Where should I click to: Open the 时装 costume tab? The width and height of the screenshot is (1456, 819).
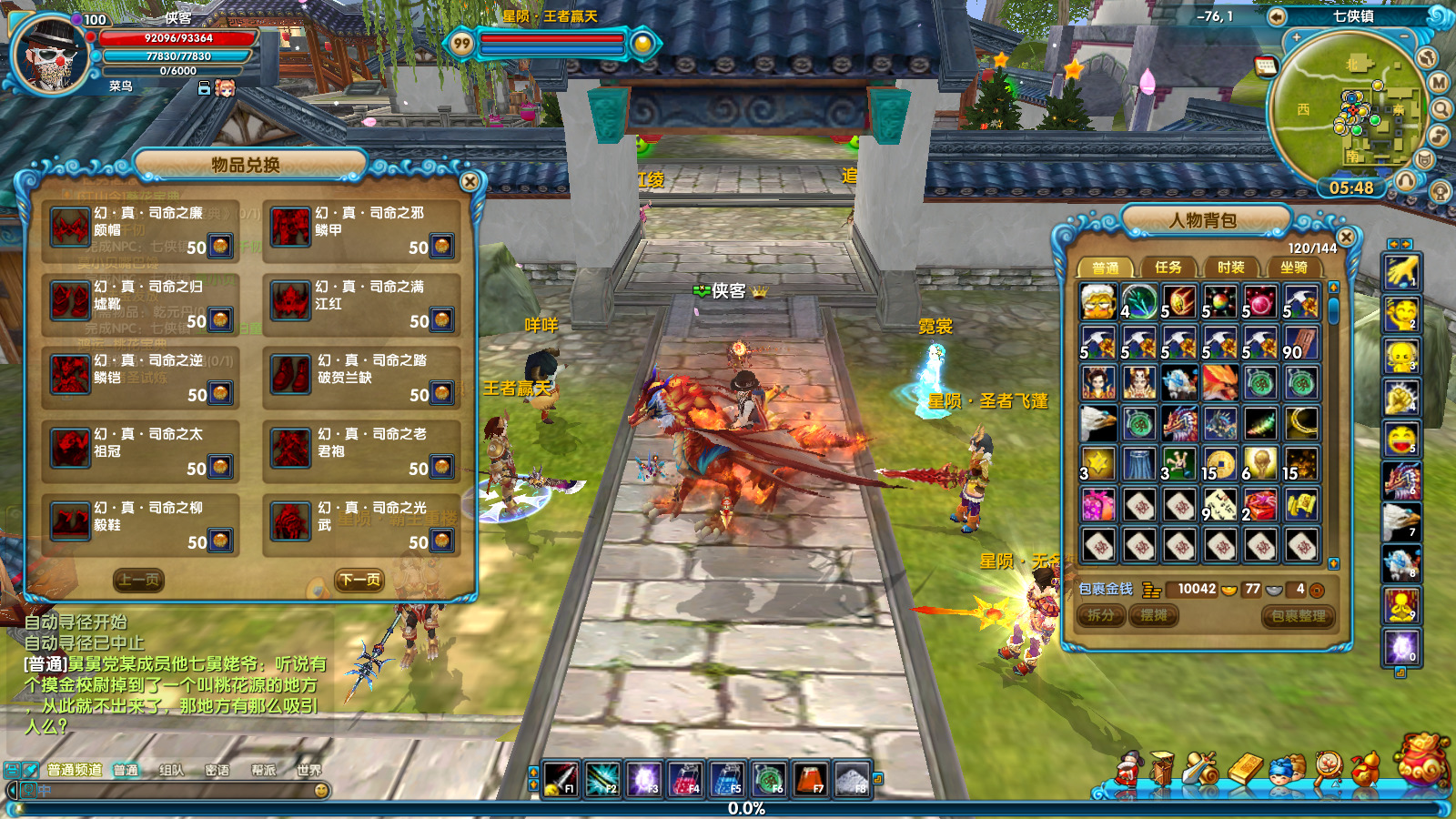(1230, 268)
